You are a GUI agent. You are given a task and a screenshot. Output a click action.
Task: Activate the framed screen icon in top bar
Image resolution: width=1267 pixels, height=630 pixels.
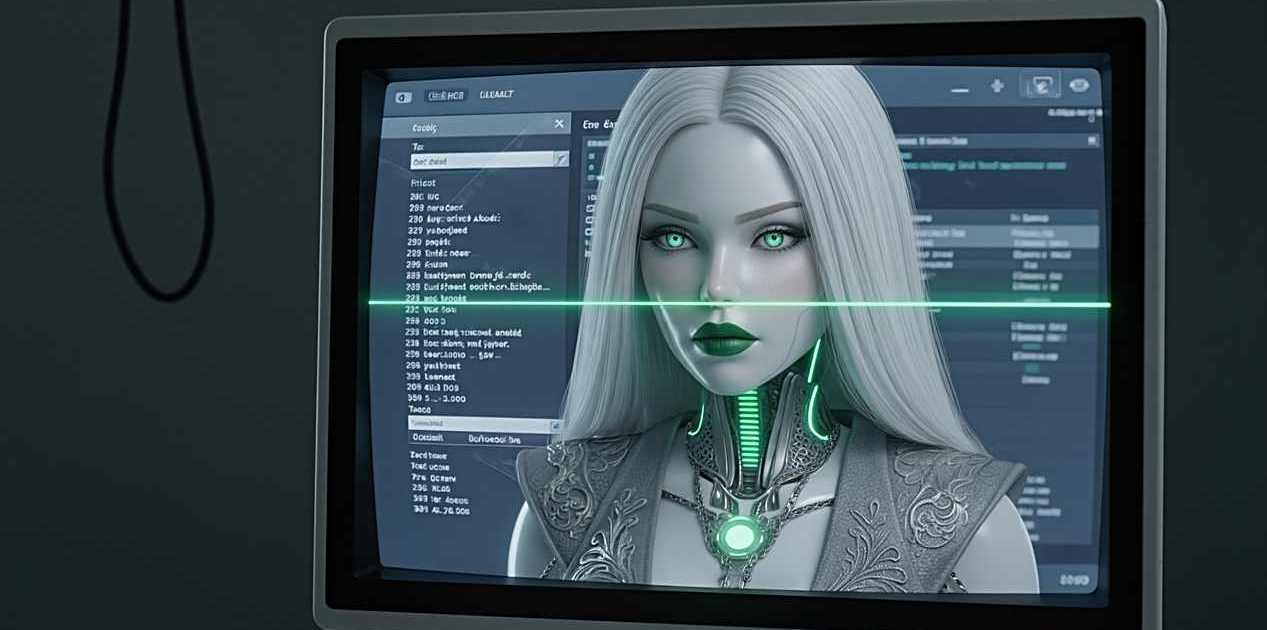coord(1039,86)
